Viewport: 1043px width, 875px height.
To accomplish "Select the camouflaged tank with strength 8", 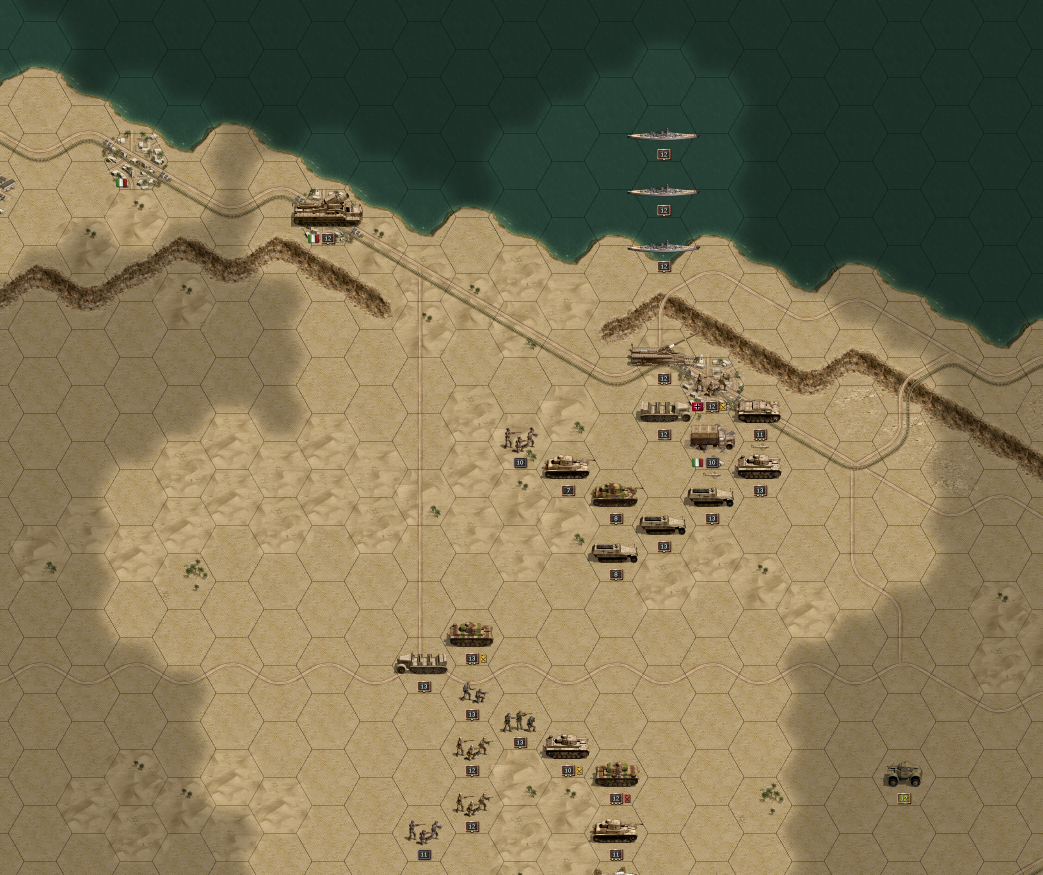I will [615, 494].
